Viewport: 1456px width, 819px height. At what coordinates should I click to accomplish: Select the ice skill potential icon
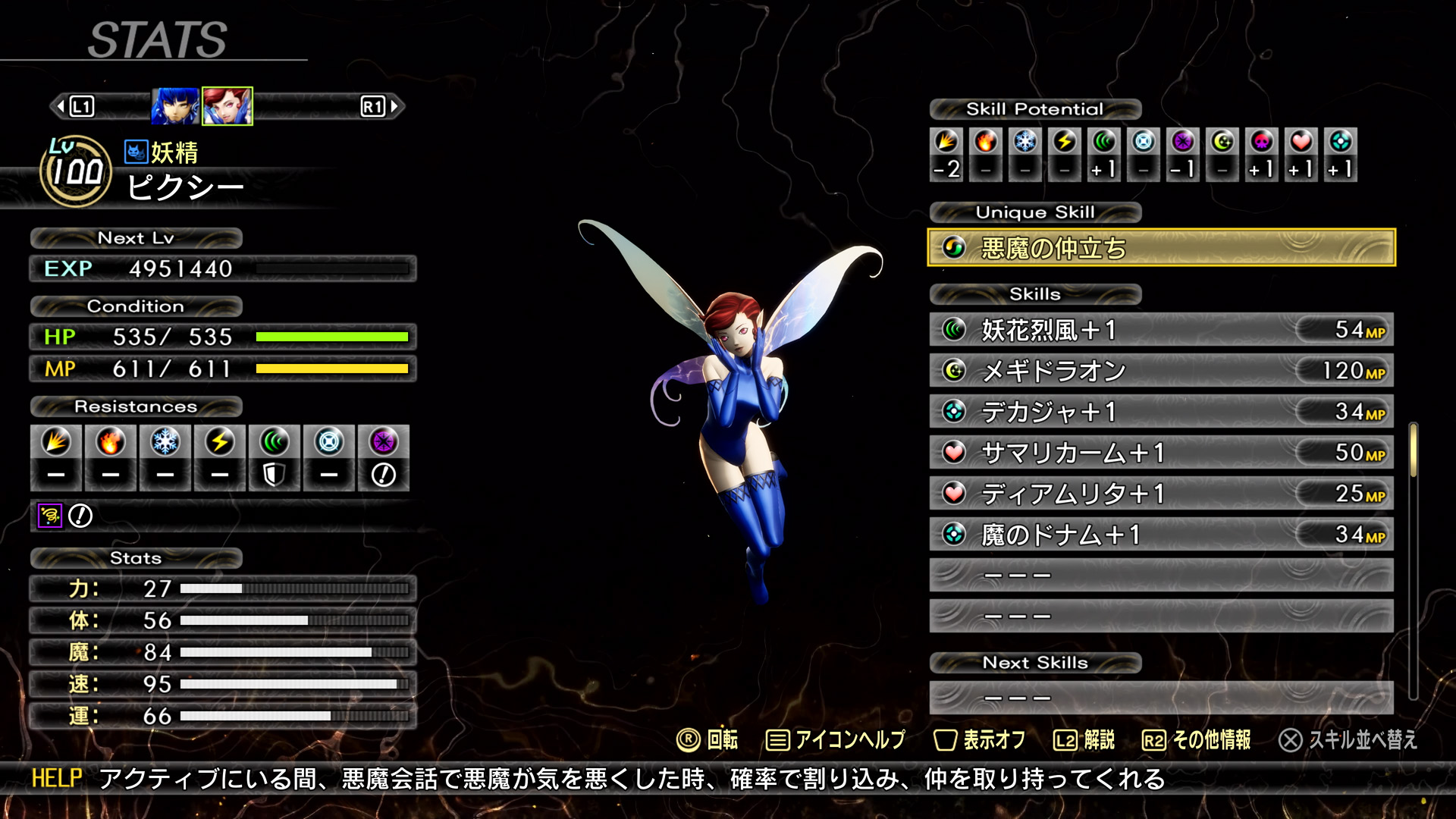pos(1025,142)
